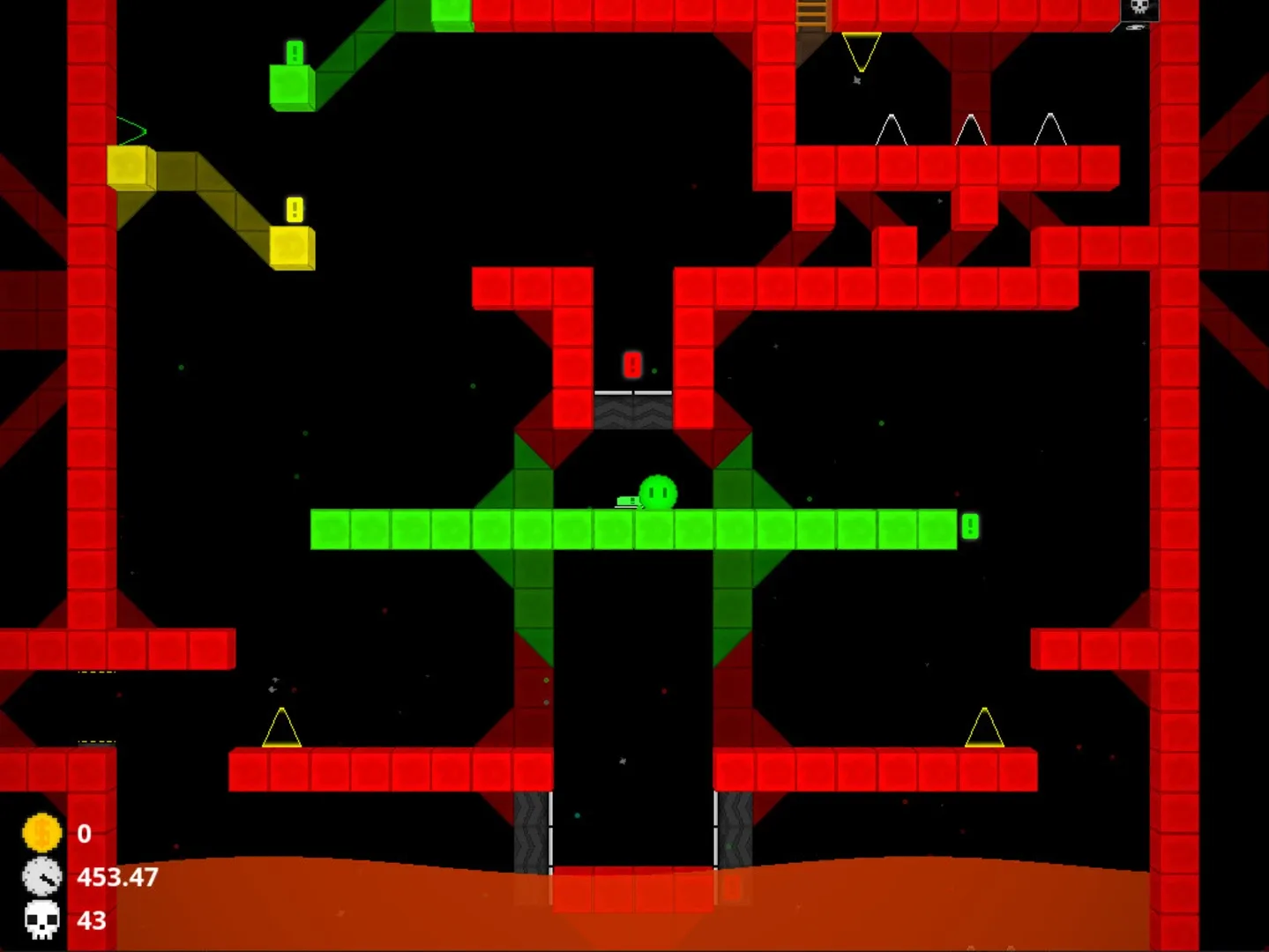Click the middle white spike on upper platform
Viewport: 1269px width, 952px height.
973,130
